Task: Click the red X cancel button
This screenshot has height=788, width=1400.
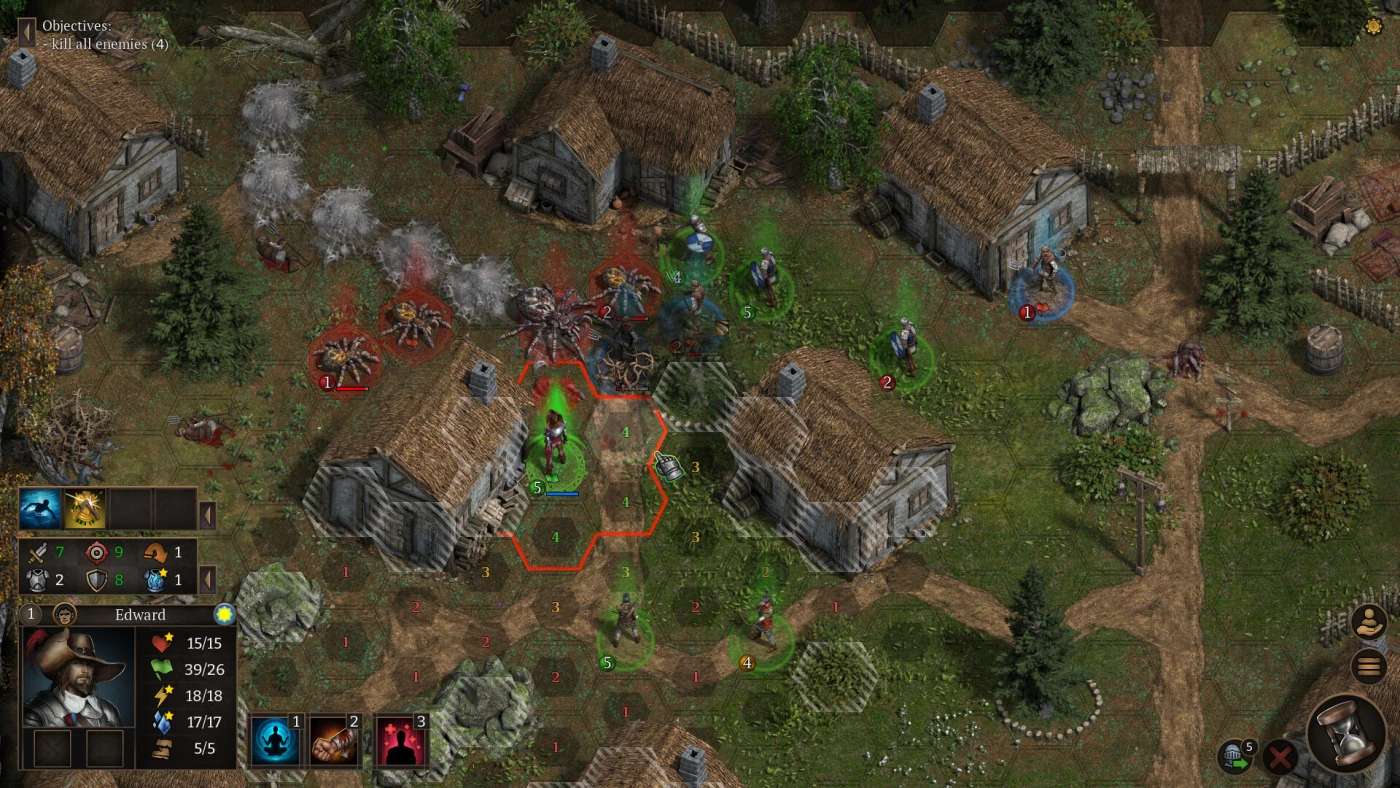Action: [x=1280, y=757]
